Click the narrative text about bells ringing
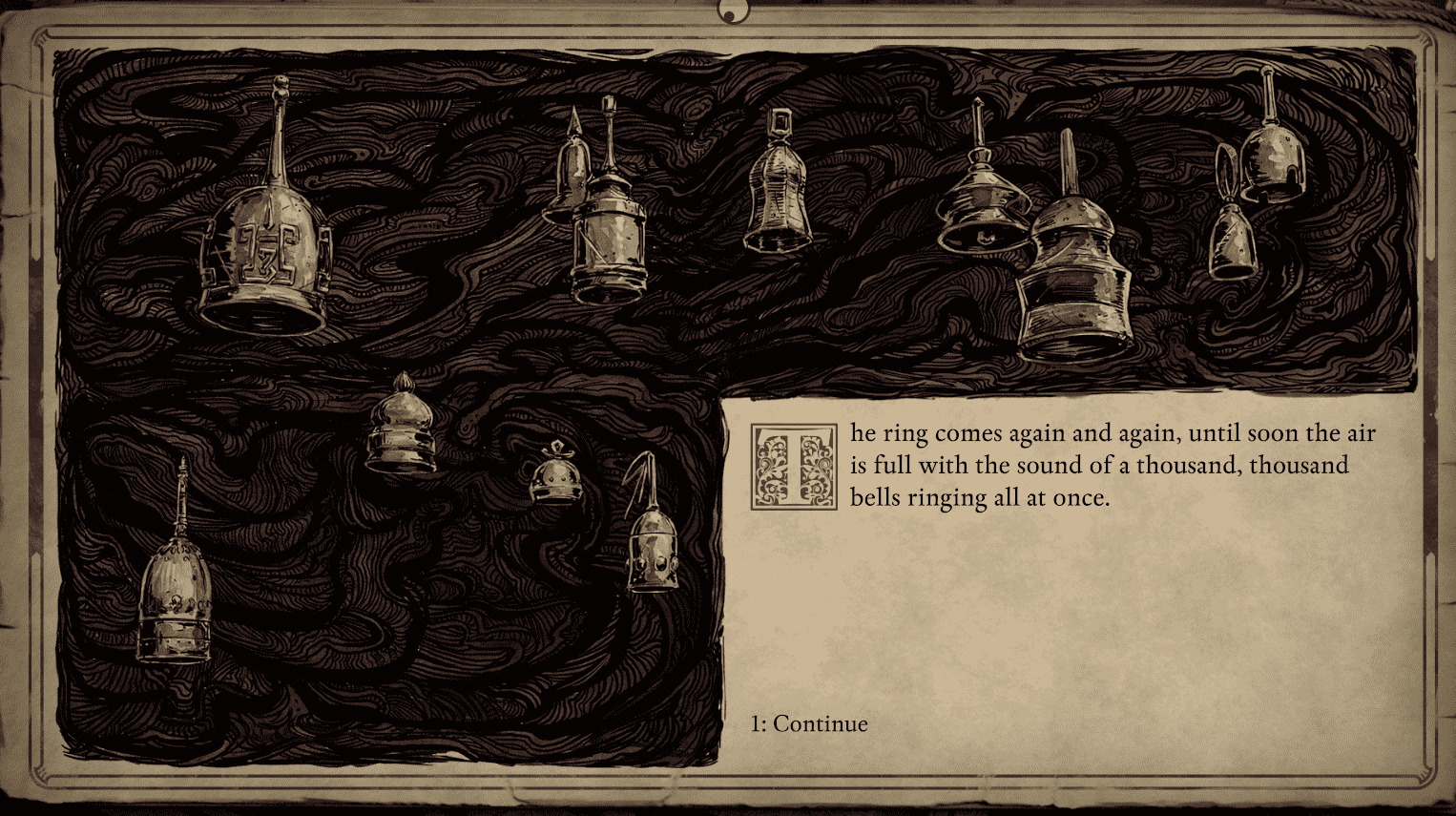This screenshot has height=816, width=1456. pos(1107,465)
